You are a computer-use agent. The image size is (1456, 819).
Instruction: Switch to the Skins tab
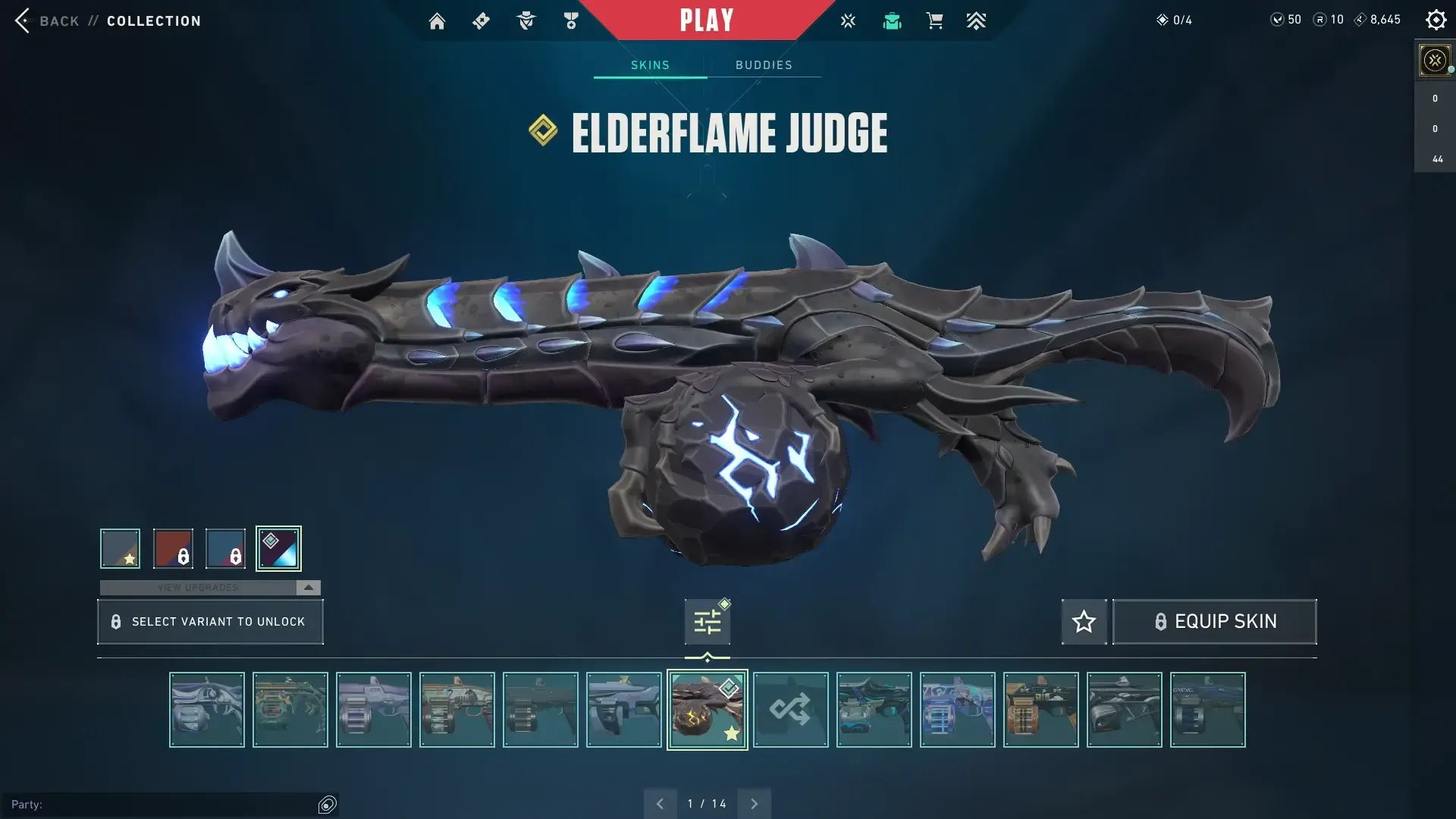click(649, 65)
